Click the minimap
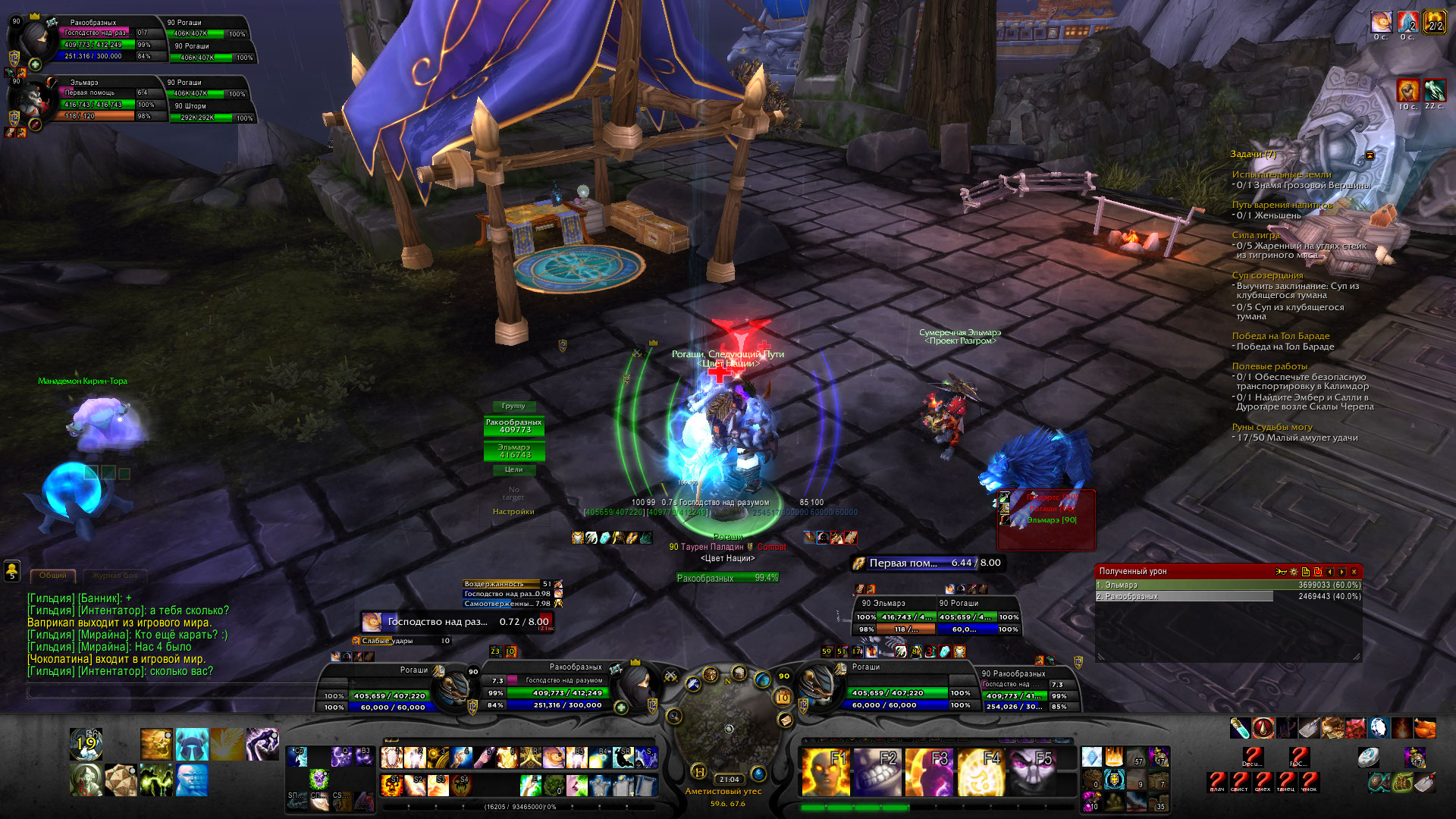 [x=728, y=730]
